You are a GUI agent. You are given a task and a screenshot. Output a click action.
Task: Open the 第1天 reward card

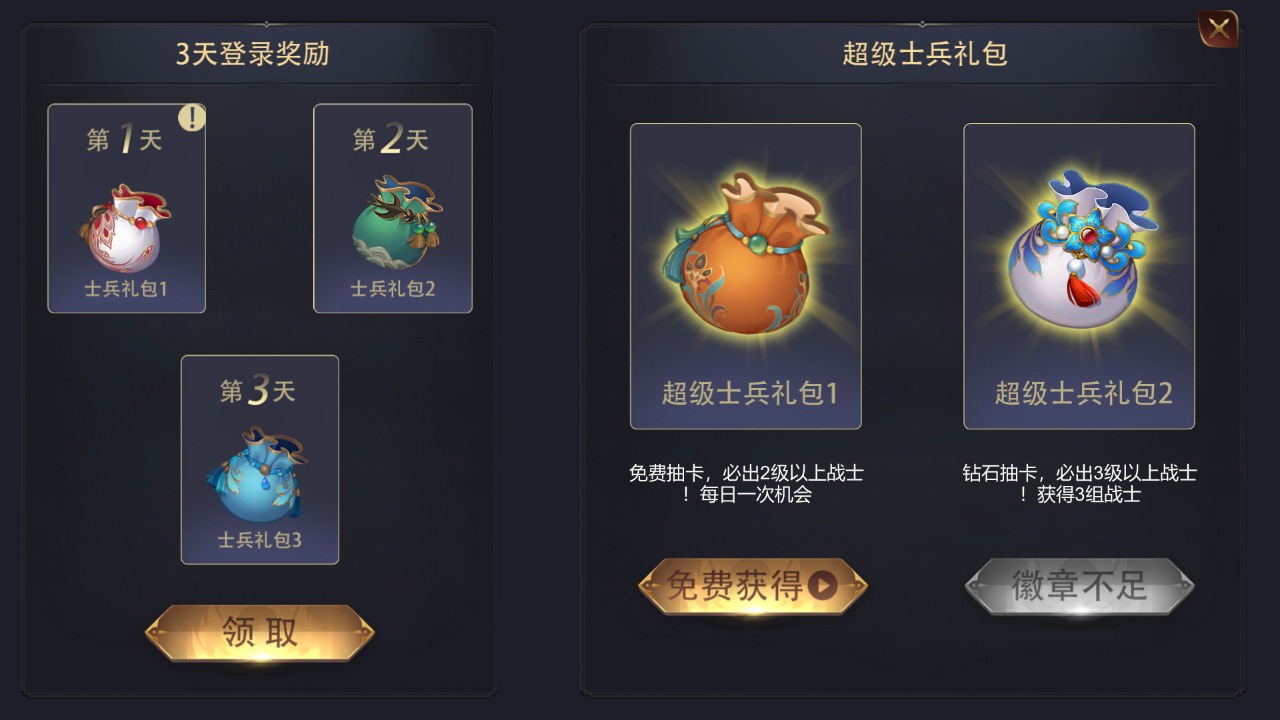126,208
